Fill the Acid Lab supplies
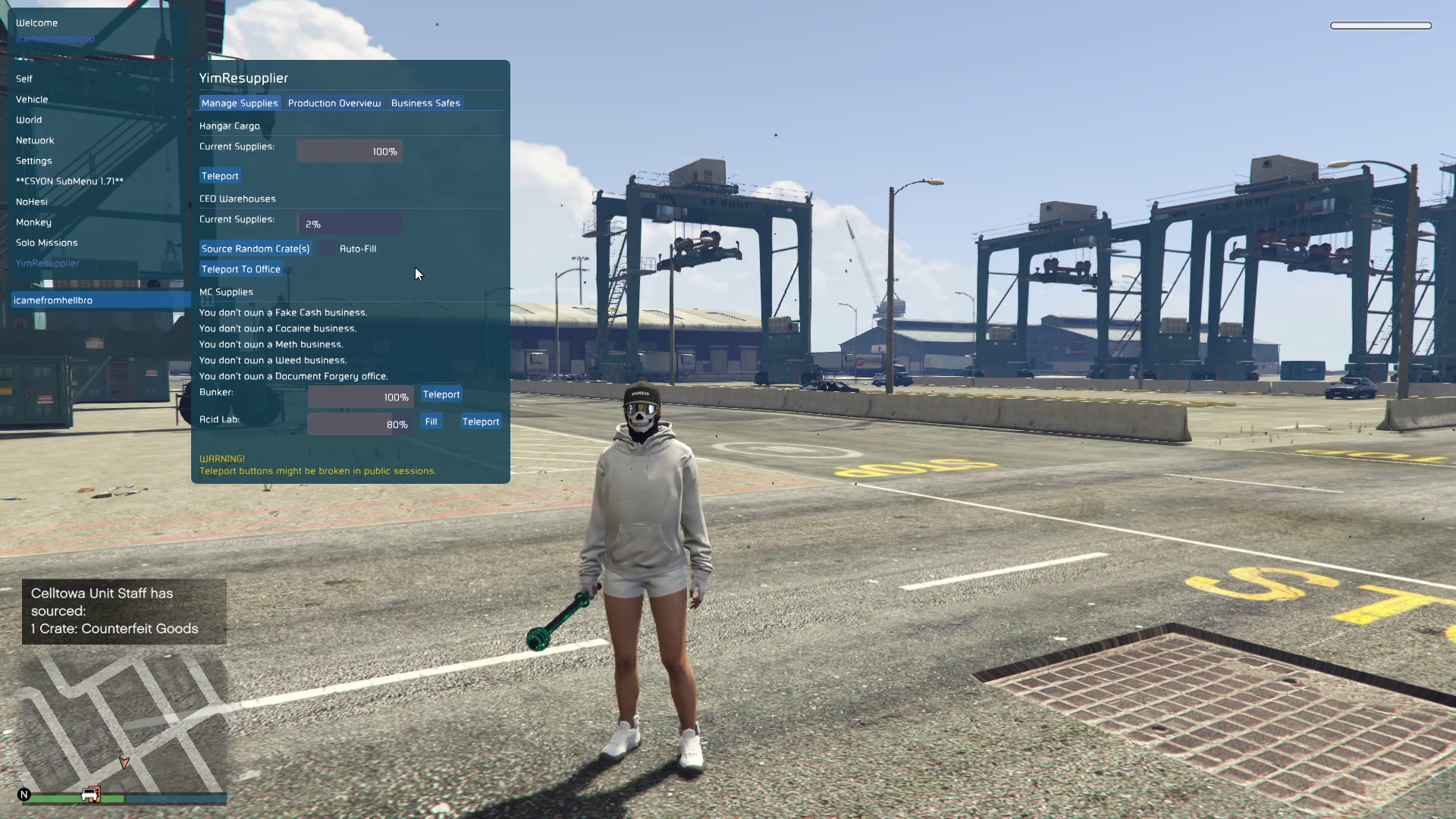 tap(431, 422)
